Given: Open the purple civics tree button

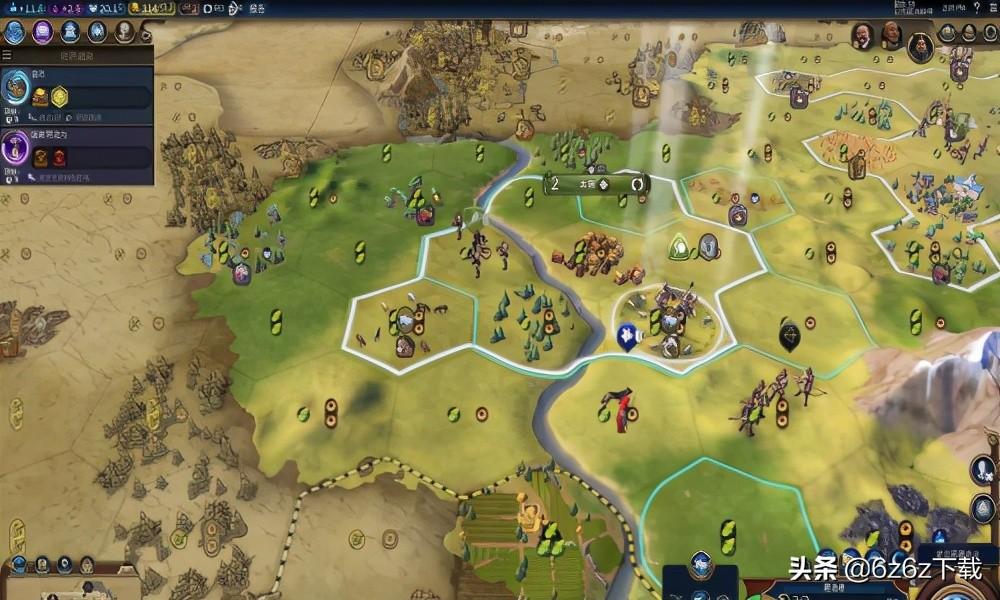Looking at the screenshot, I should [43, 31].
